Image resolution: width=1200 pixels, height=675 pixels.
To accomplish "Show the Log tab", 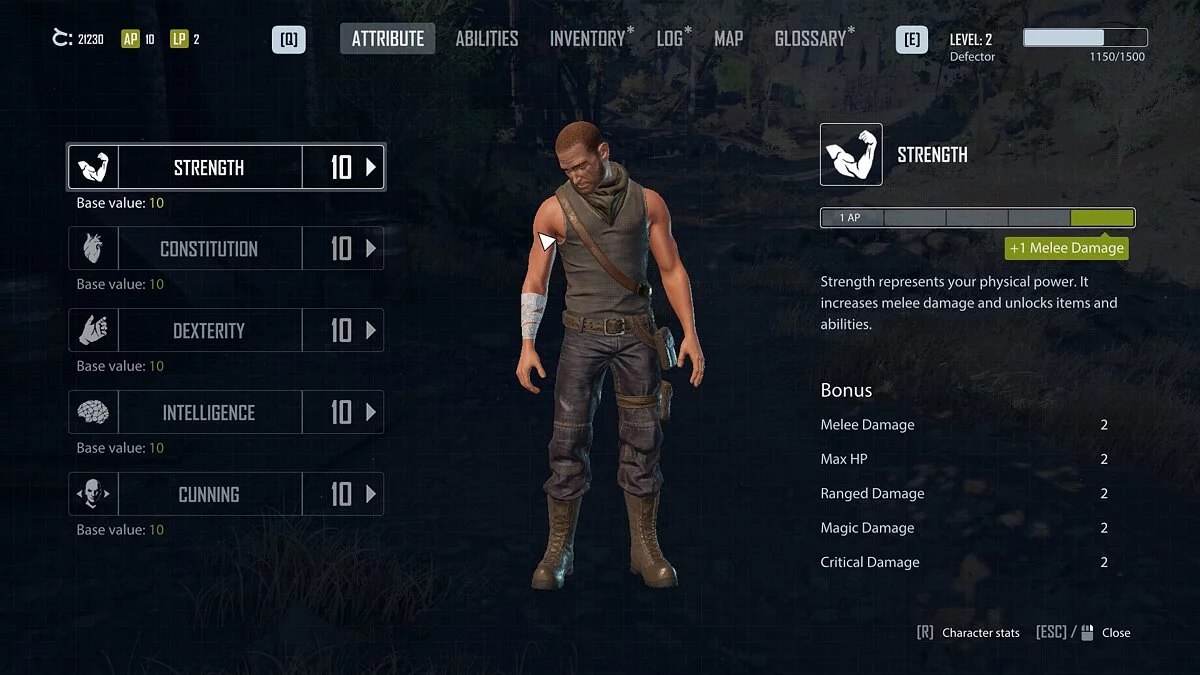I will [670, 39].
